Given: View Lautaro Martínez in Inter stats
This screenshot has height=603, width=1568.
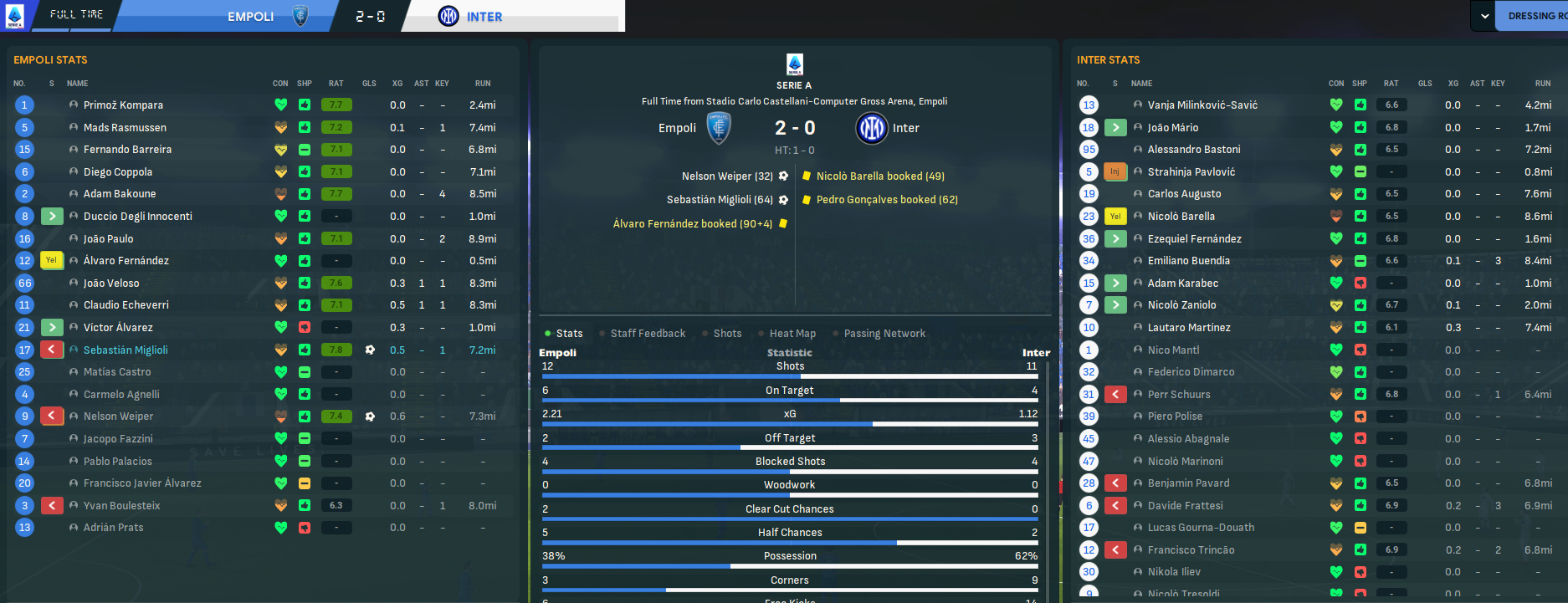Looking at the screenshot, I should coord(1188,328).
